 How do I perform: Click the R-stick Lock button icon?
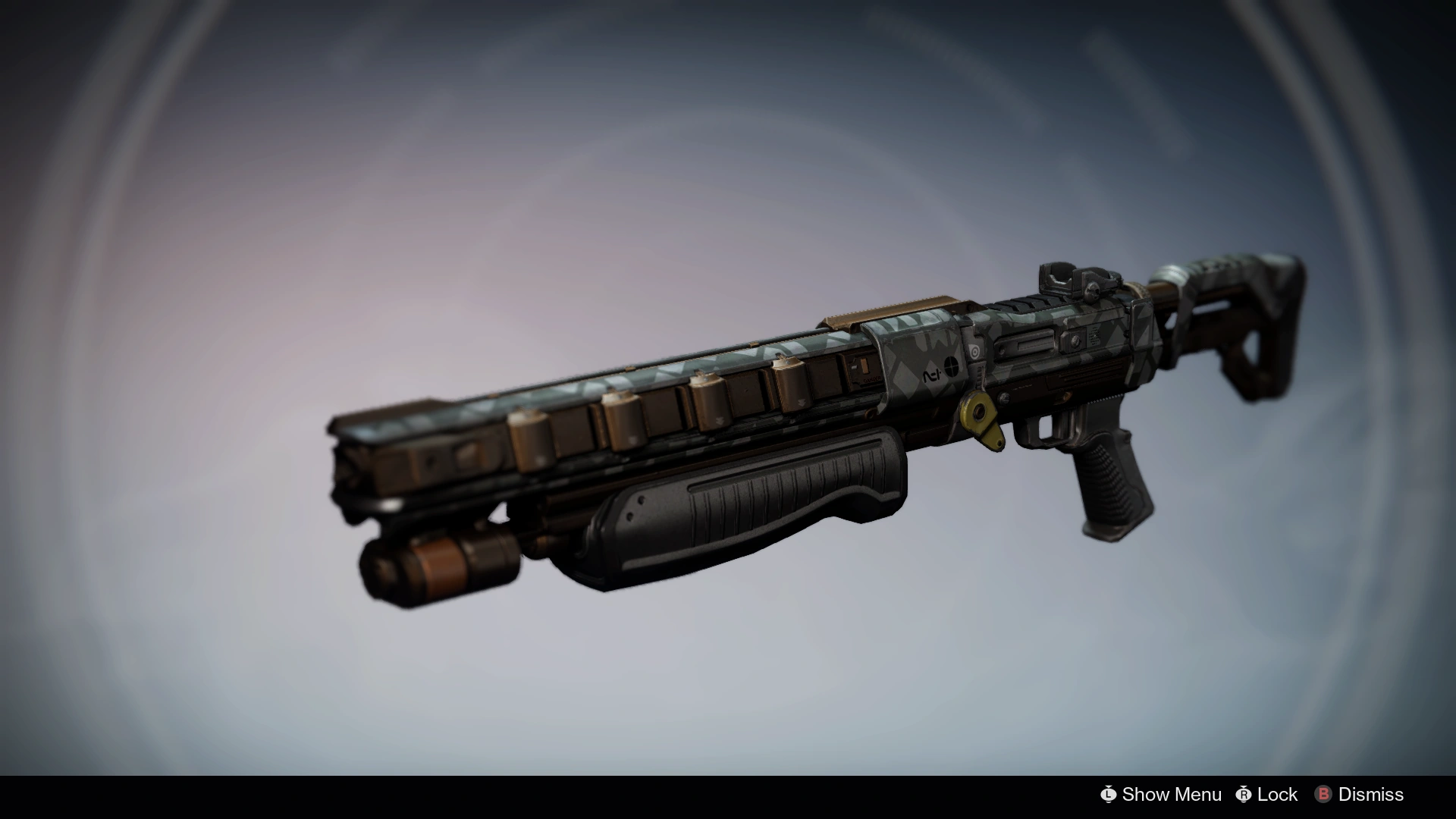(x=1243, y=795)
